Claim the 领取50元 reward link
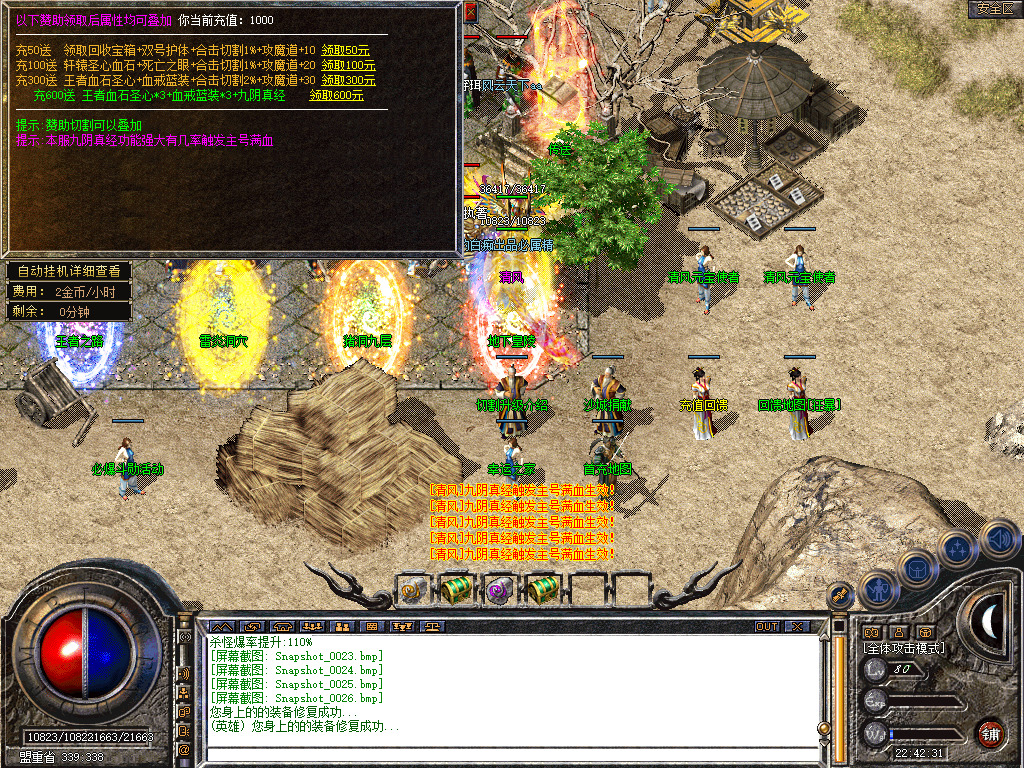Screen dimensions: 1024x768 345,50
